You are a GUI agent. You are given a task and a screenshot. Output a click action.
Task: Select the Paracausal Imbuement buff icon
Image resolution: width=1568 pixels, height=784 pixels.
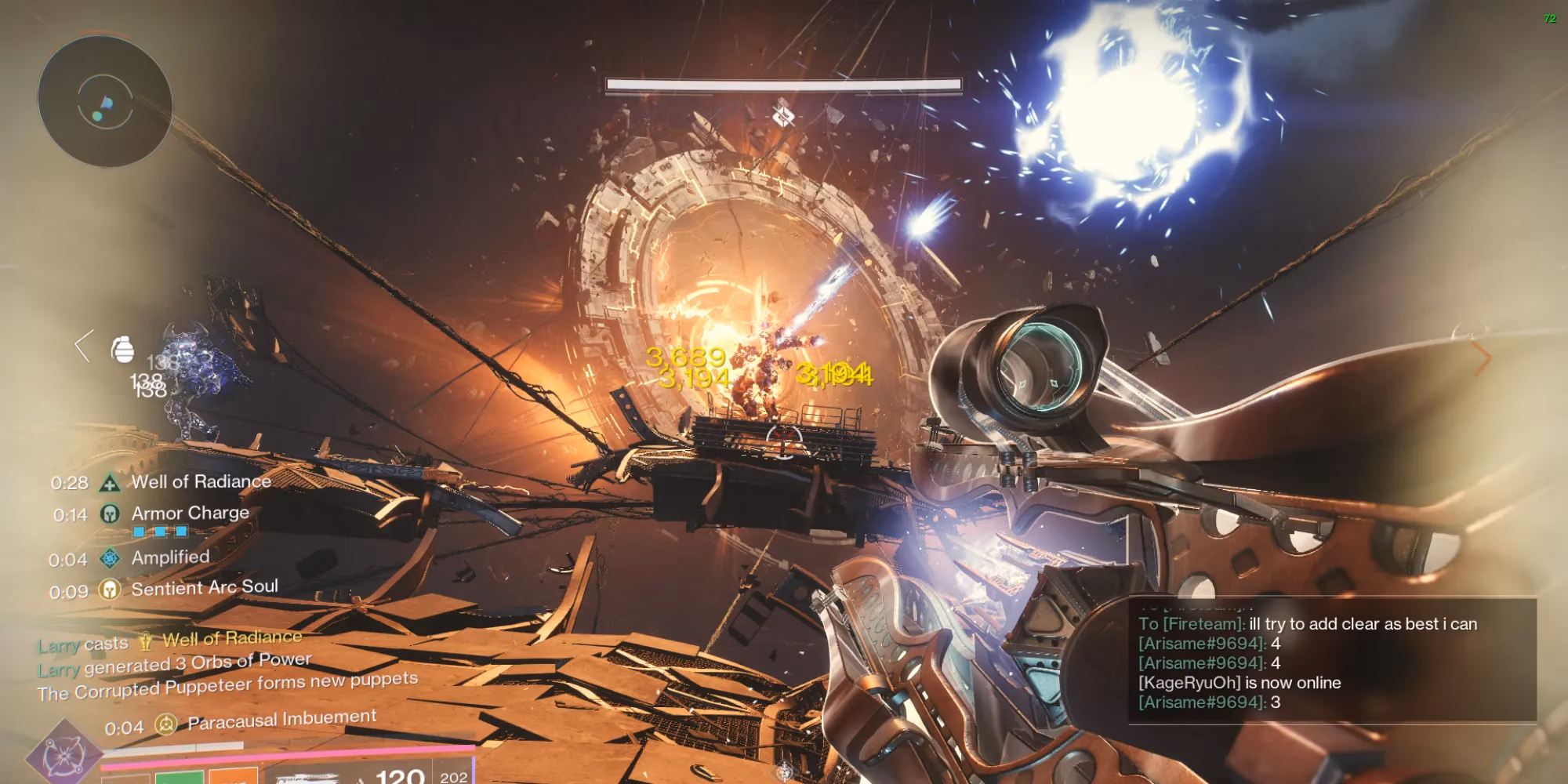coord(165,725)
